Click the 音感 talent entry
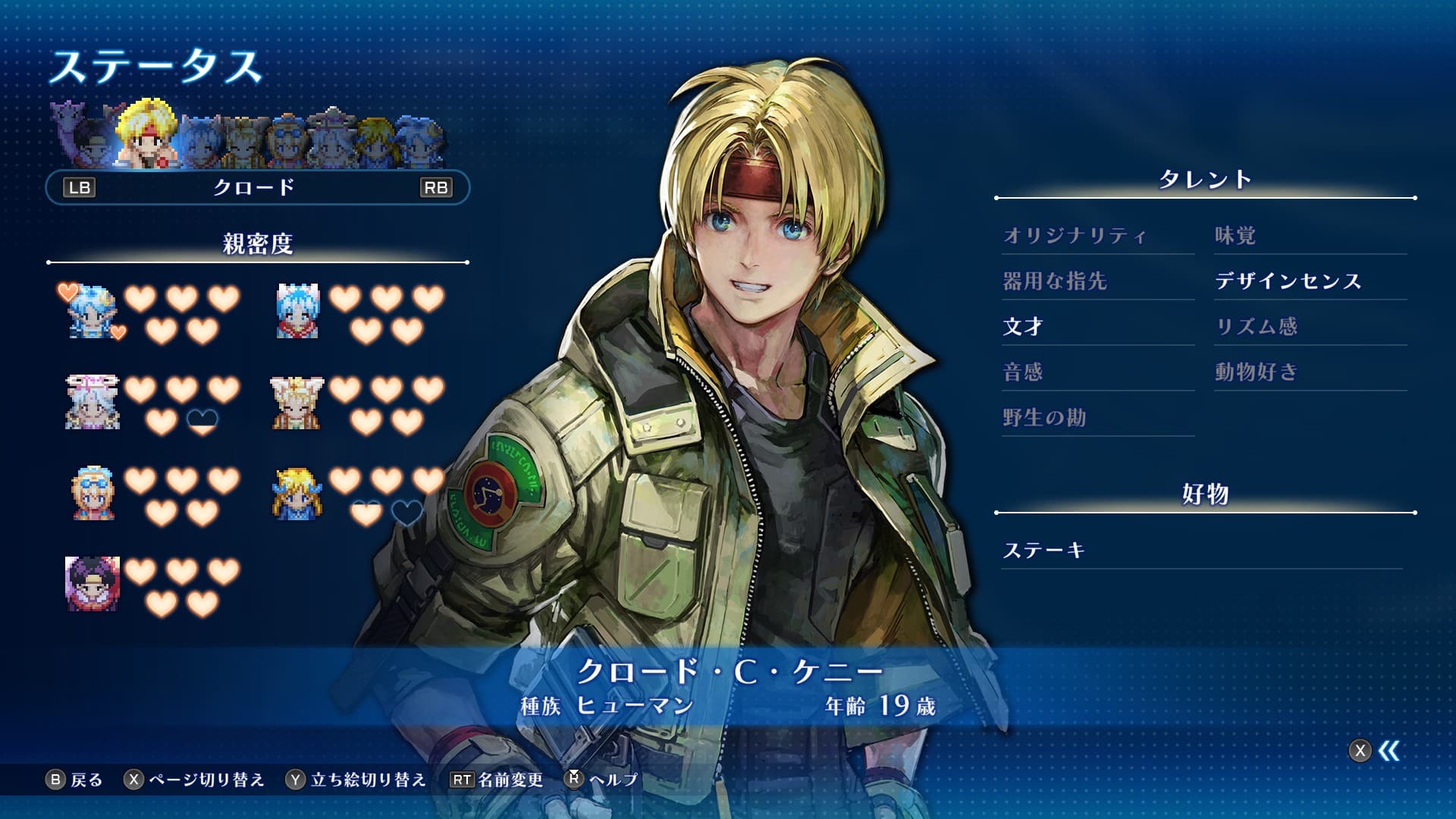 click(x=1023, y=372)
